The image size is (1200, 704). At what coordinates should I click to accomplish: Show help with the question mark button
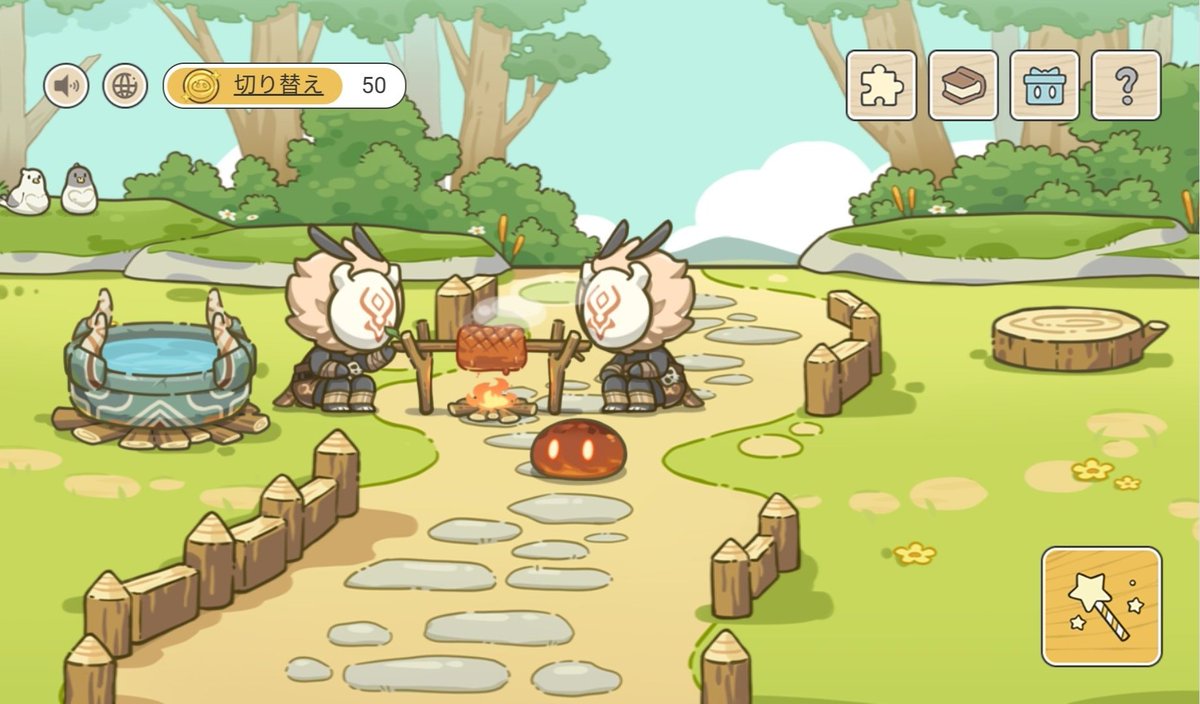[1126, 86]
